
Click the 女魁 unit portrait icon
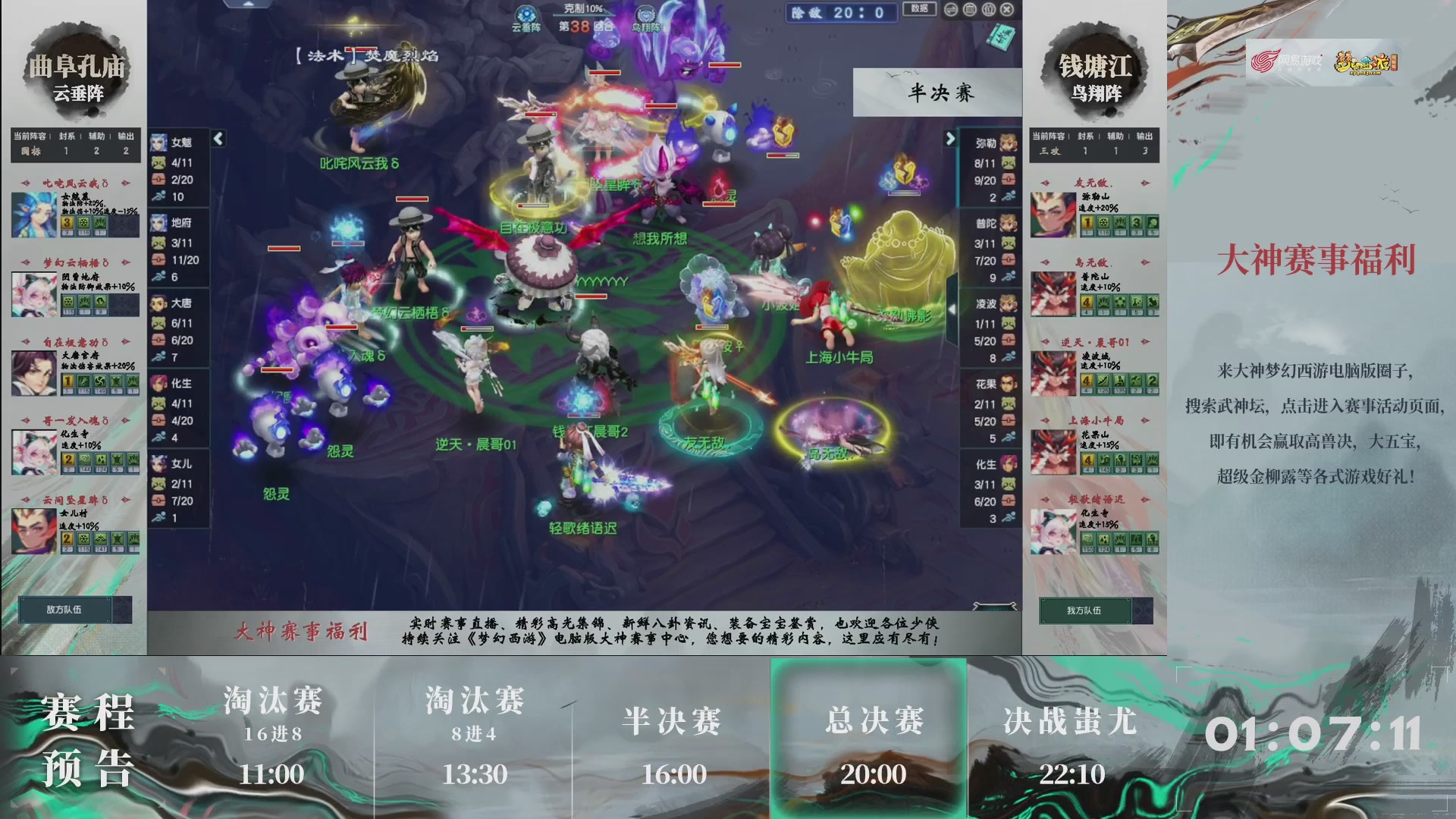click(x=160, y=142)
